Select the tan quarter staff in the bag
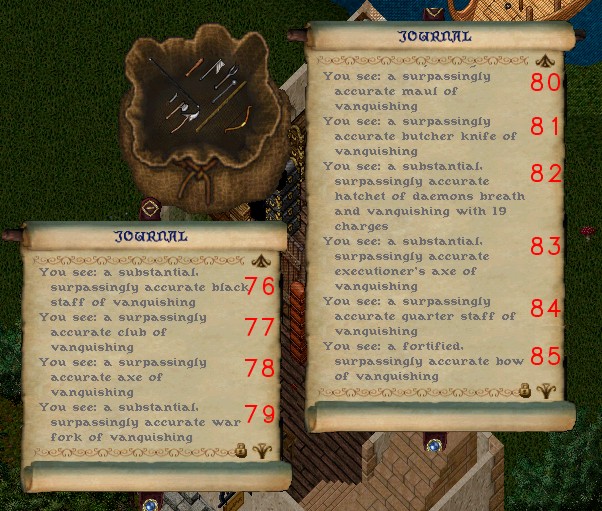 [x=221, y=107]
